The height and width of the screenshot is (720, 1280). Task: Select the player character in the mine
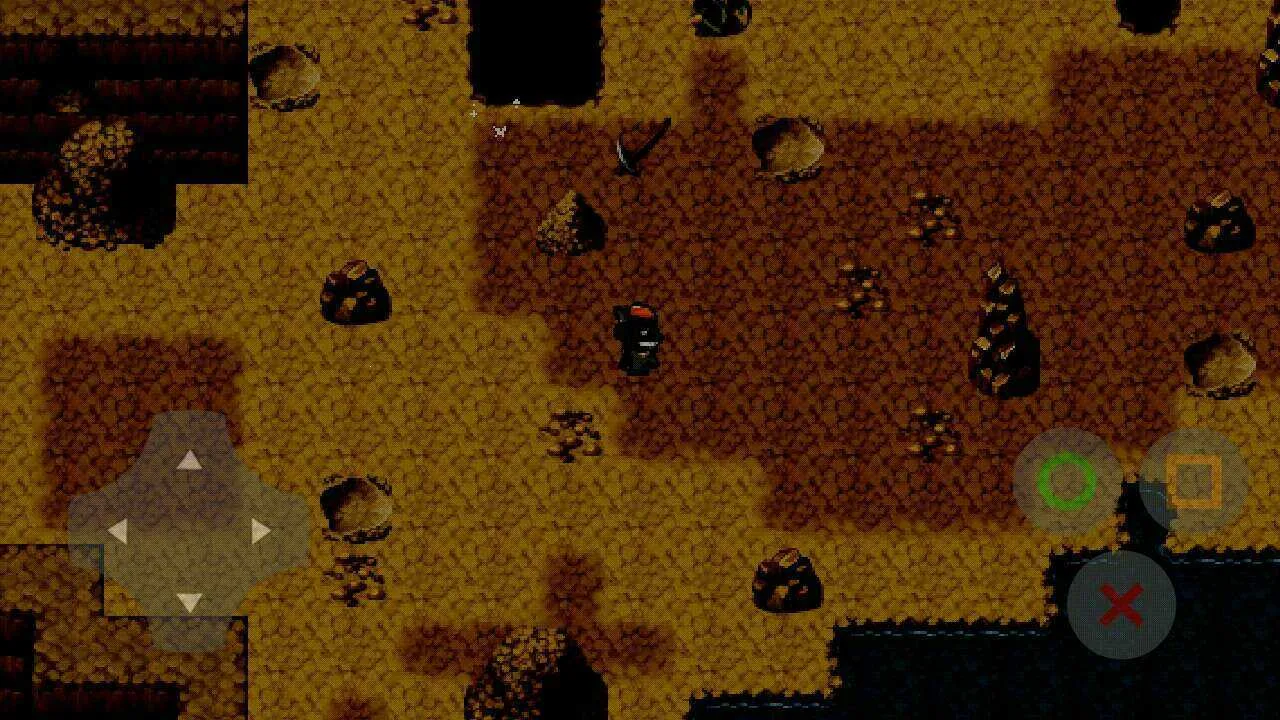coord(638,340)
